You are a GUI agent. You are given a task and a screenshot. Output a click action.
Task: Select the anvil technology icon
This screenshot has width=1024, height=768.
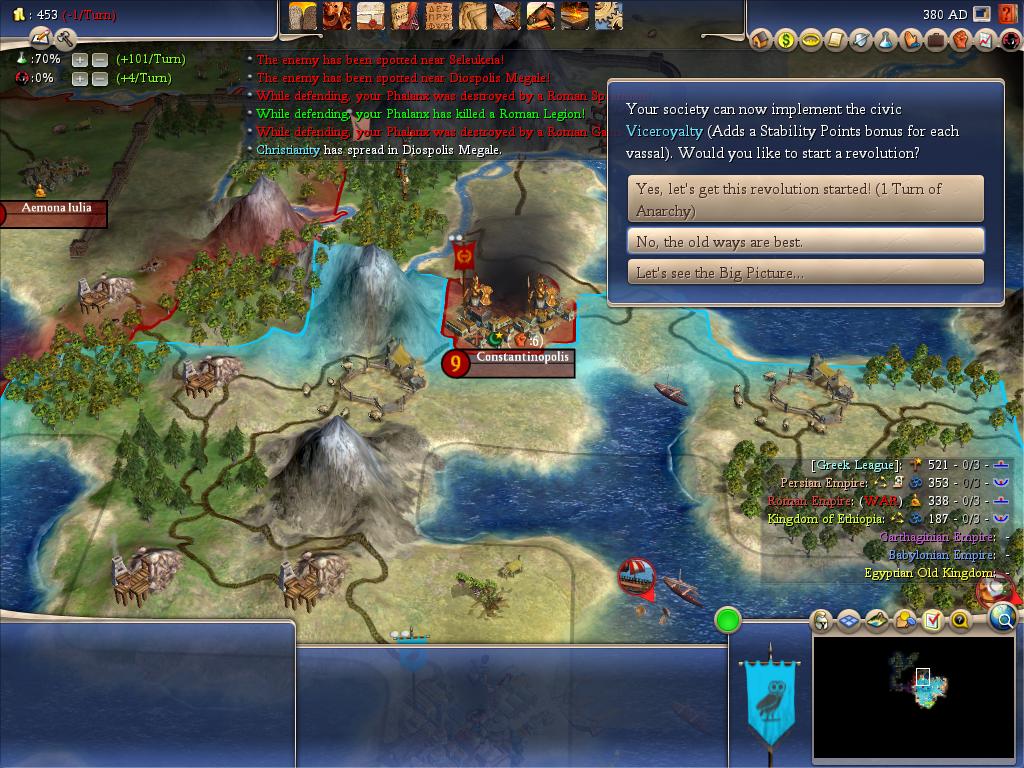click(x=573, y=15)
